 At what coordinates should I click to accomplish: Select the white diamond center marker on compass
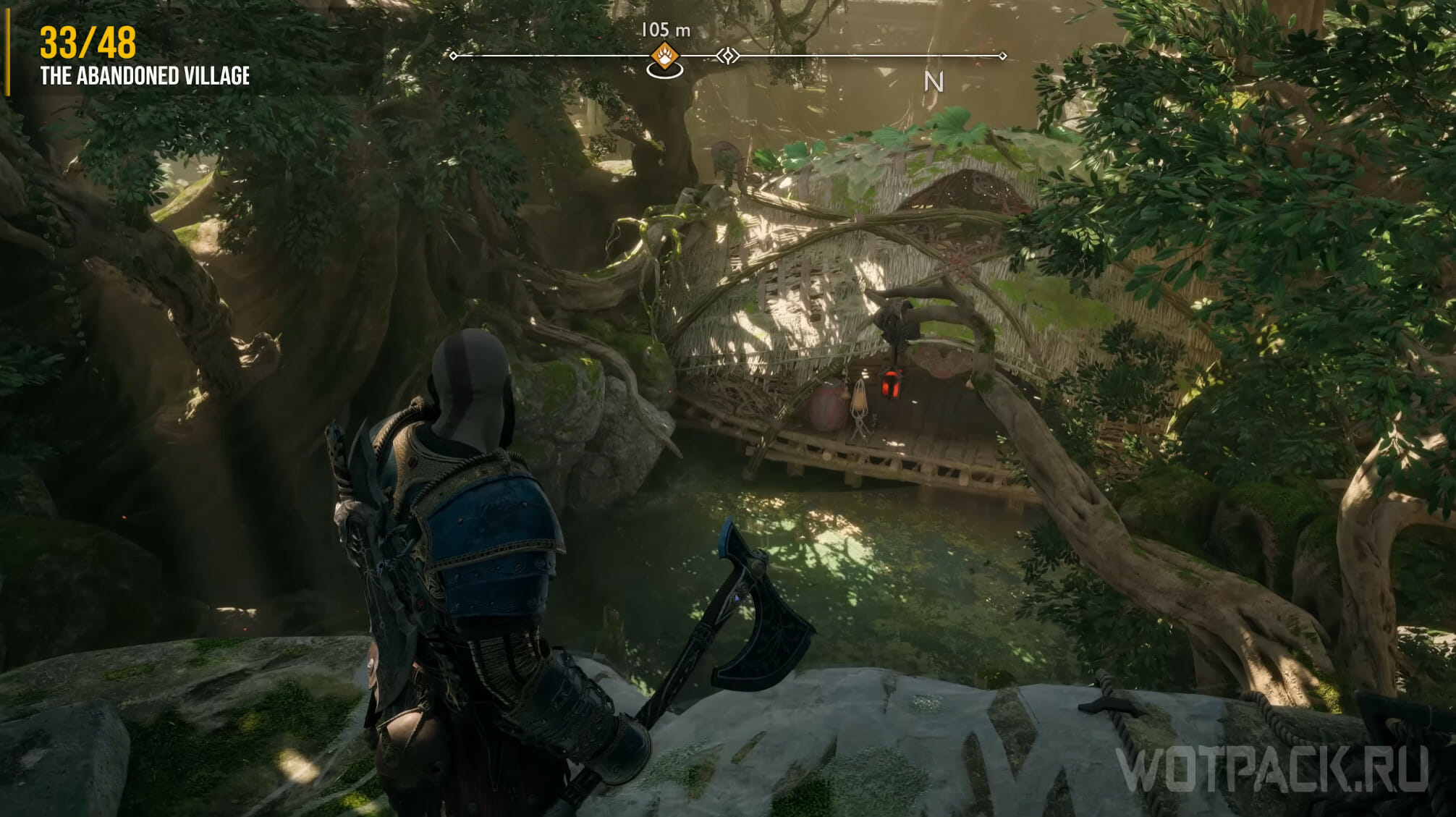click(728, 56)
